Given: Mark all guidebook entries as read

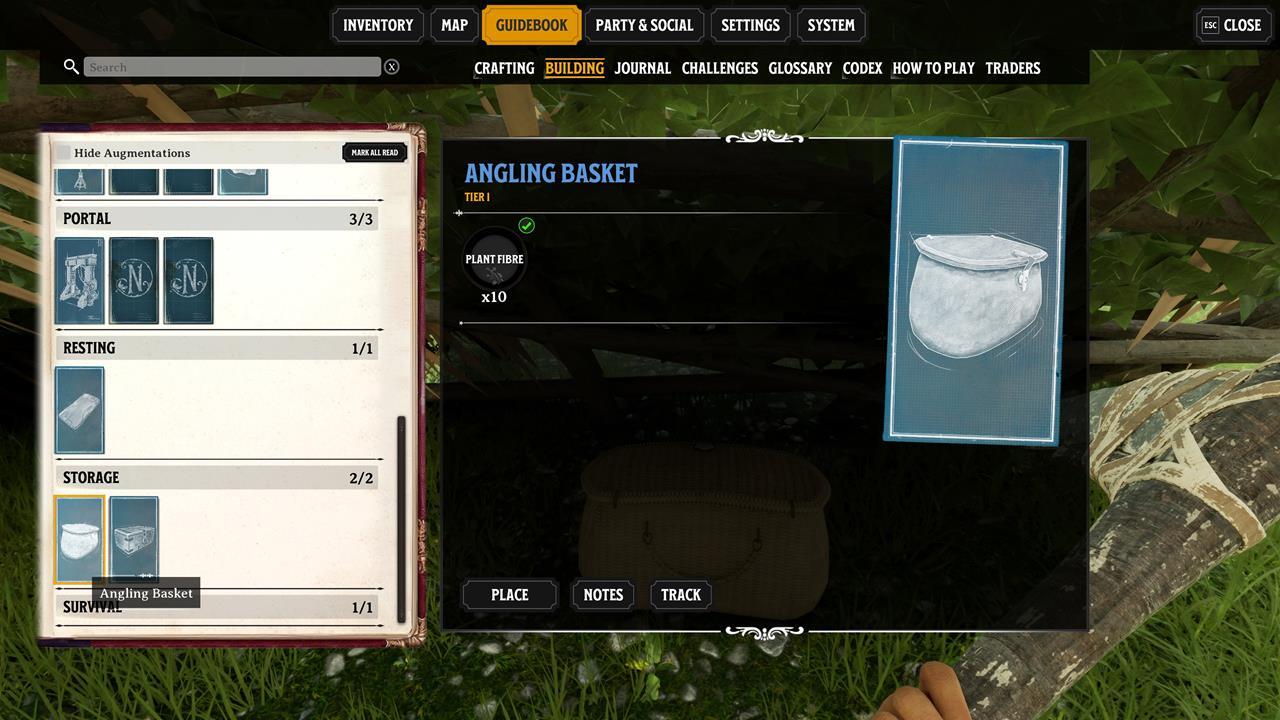Looking at the screenshot, I should [x=375, y=153].
